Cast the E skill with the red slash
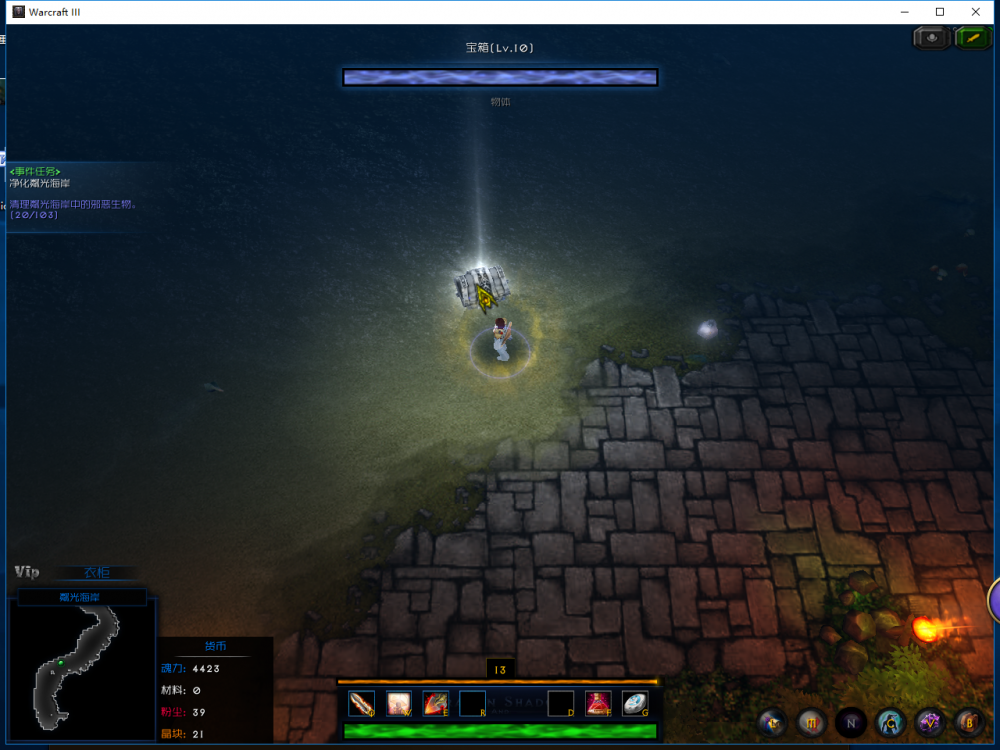Image resolution: width=1000 pixels, height=750 pixels. [x=435, y=703]
